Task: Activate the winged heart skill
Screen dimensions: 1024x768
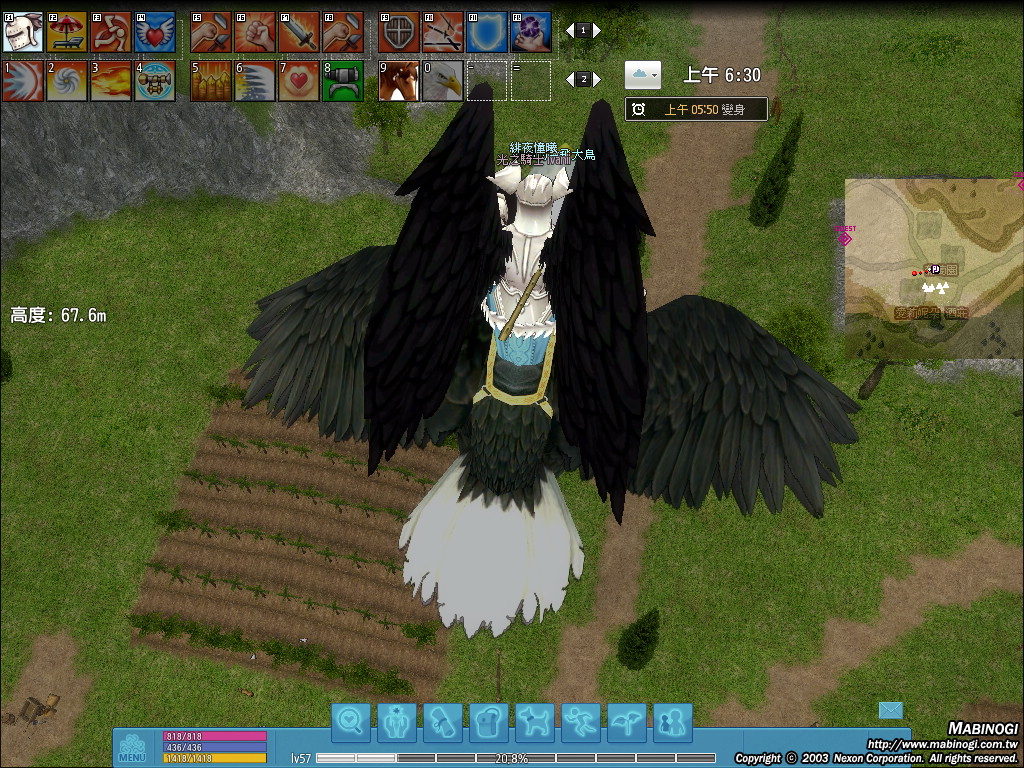Action: tap(154, 32)
